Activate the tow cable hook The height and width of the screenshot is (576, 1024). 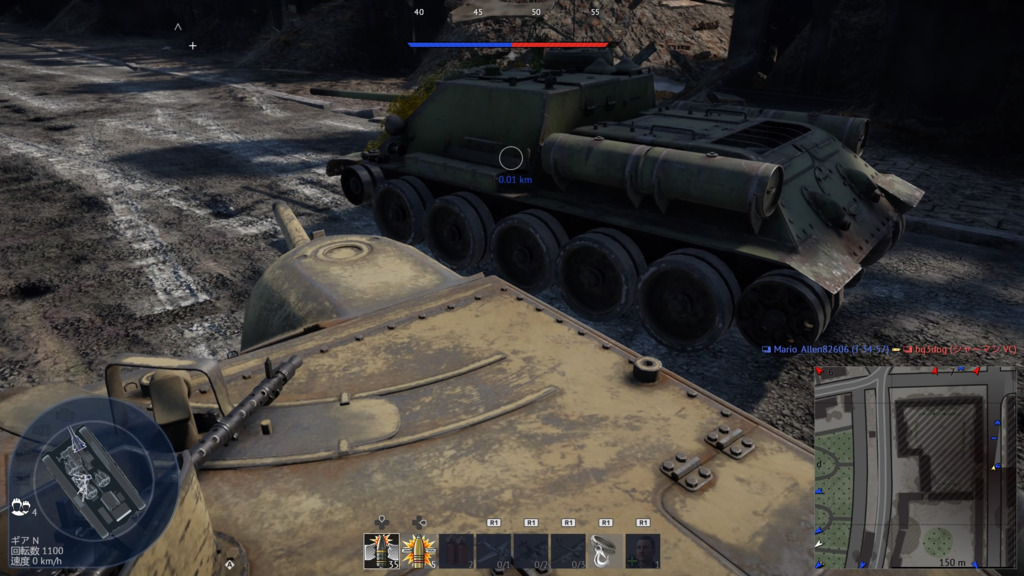click(605, 551)
